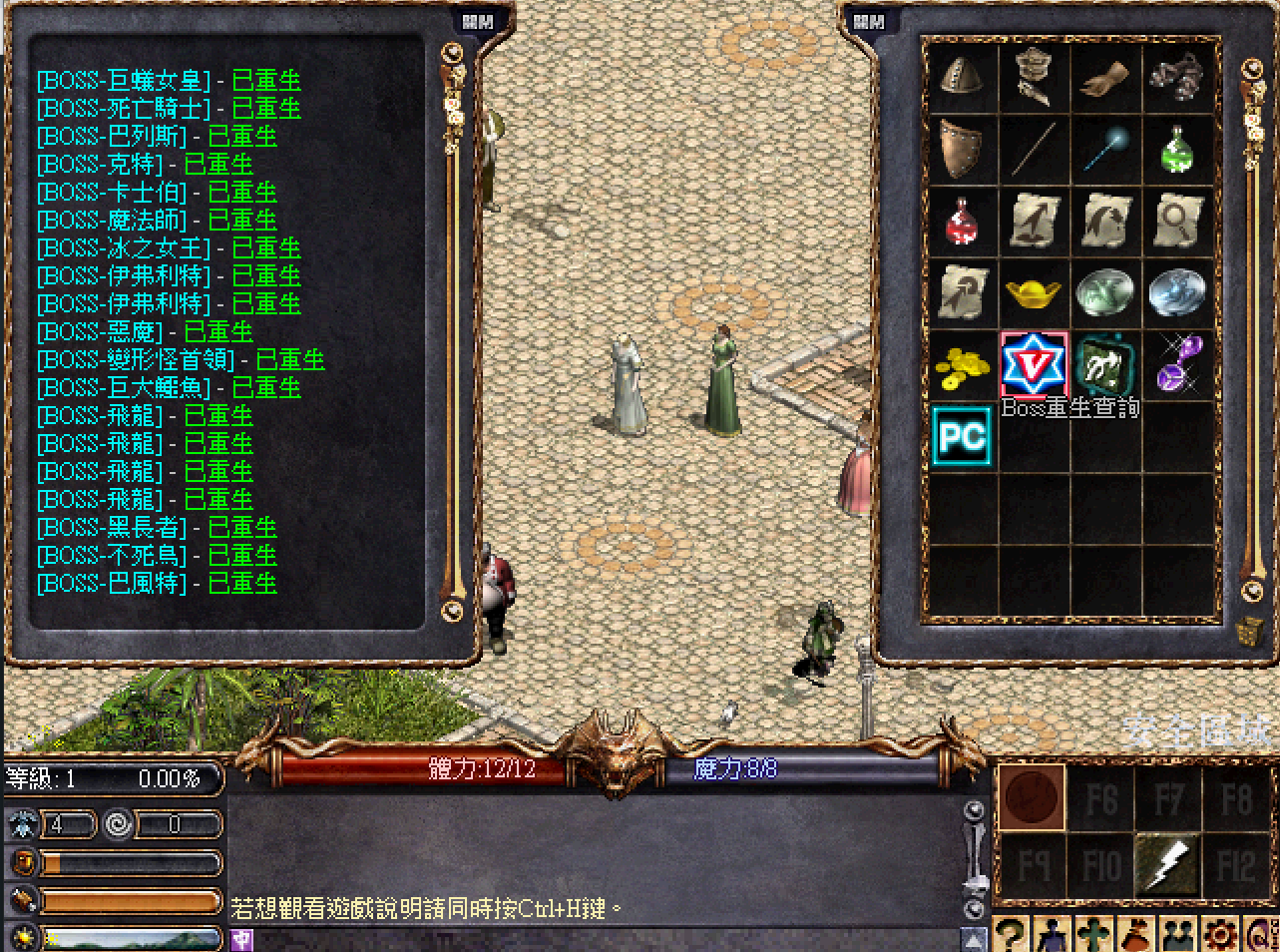The image size is (1280, 952).
Task: Select the red potion in the inventory
Action: (961, 222)
